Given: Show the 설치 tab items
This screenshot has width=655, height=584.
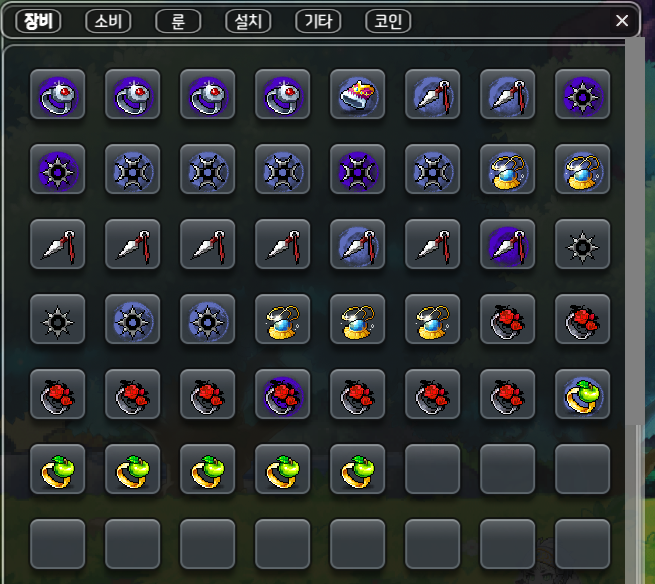Looking at the screenshot, I should [x=248, y=21].
